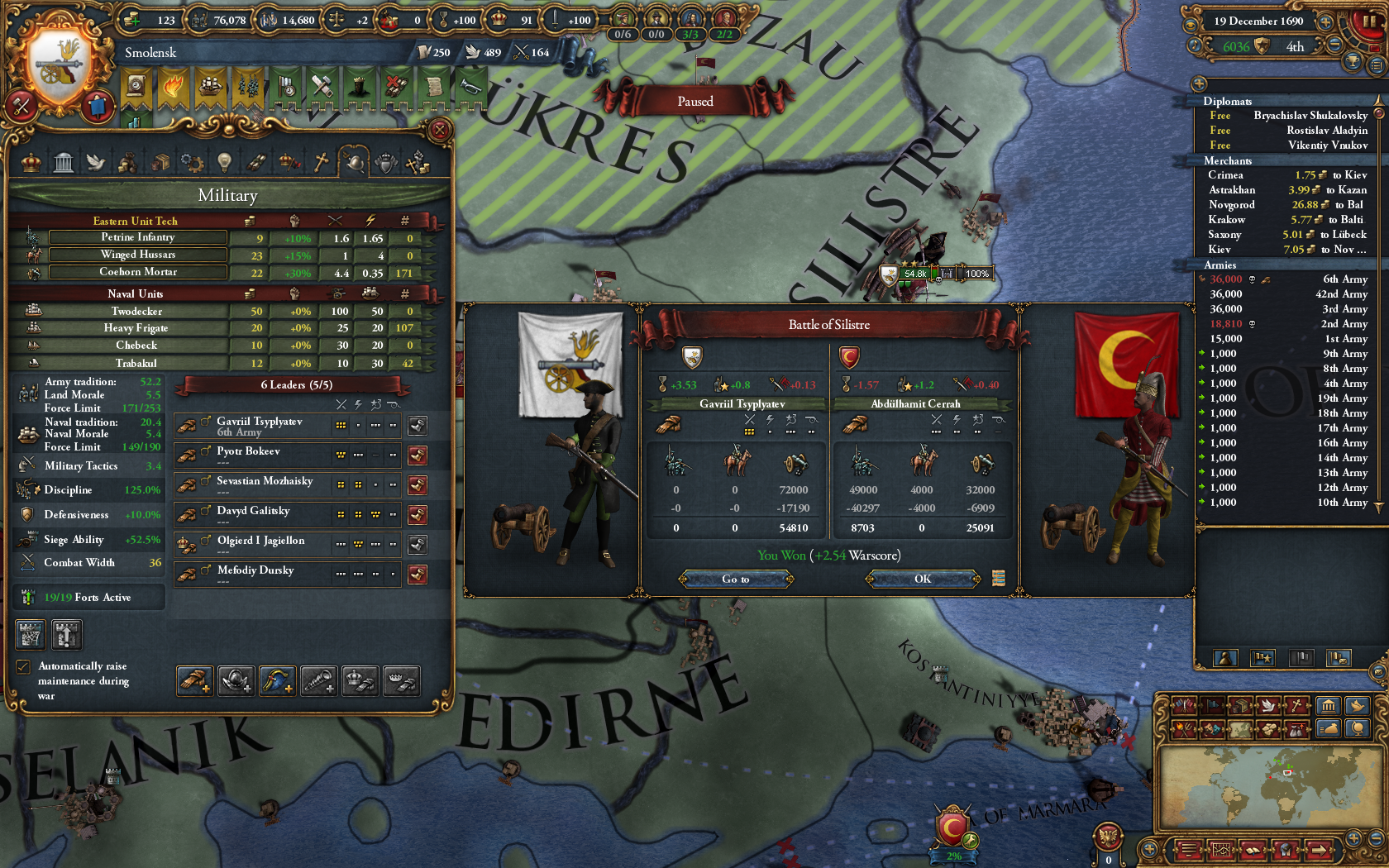Click 'Go to' in the battle result window

(x=735, y=579)
